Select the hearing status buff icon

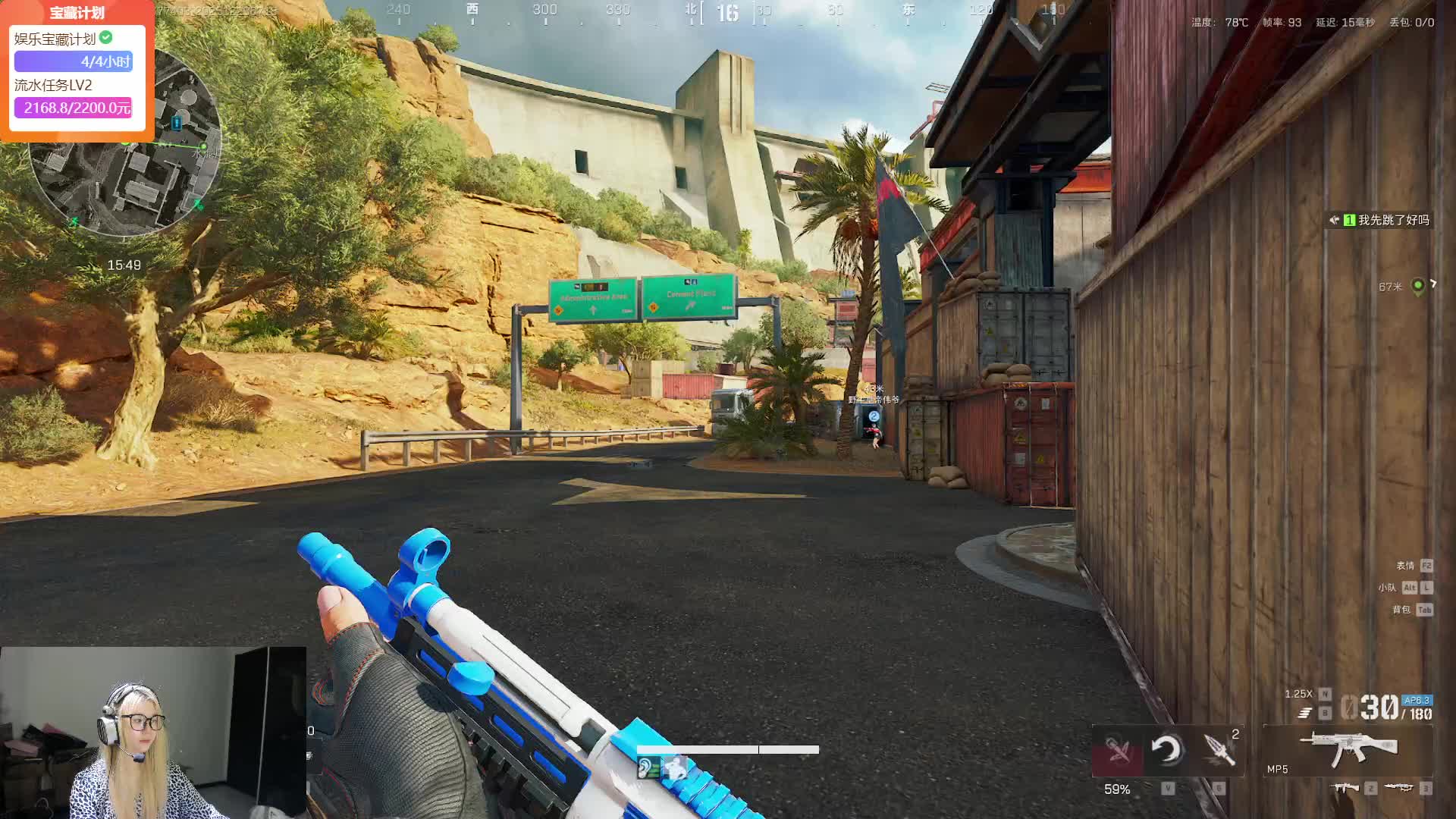647,769
